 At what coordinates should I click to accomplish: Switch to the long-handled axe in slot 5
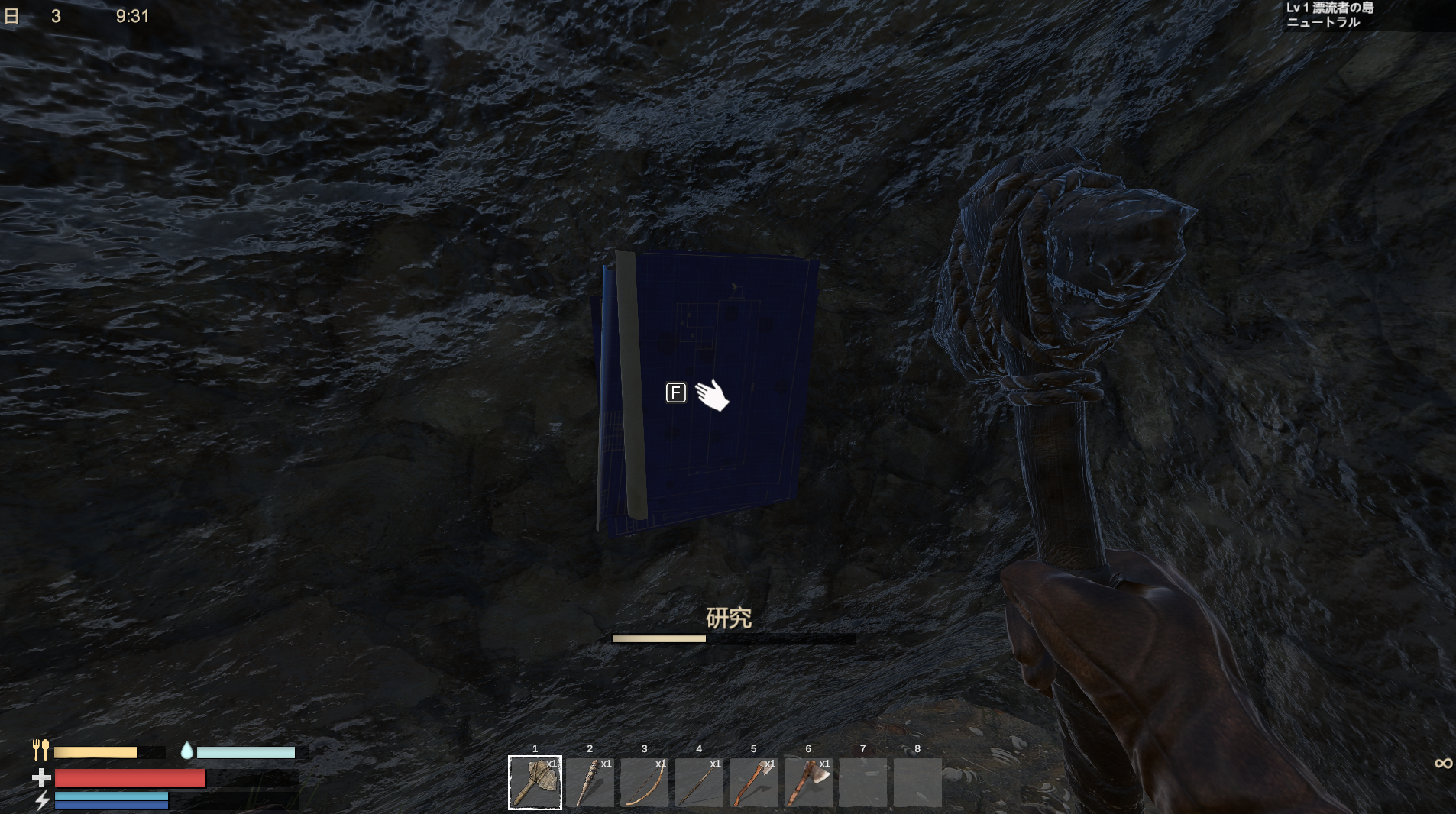(x=753, y=782)
